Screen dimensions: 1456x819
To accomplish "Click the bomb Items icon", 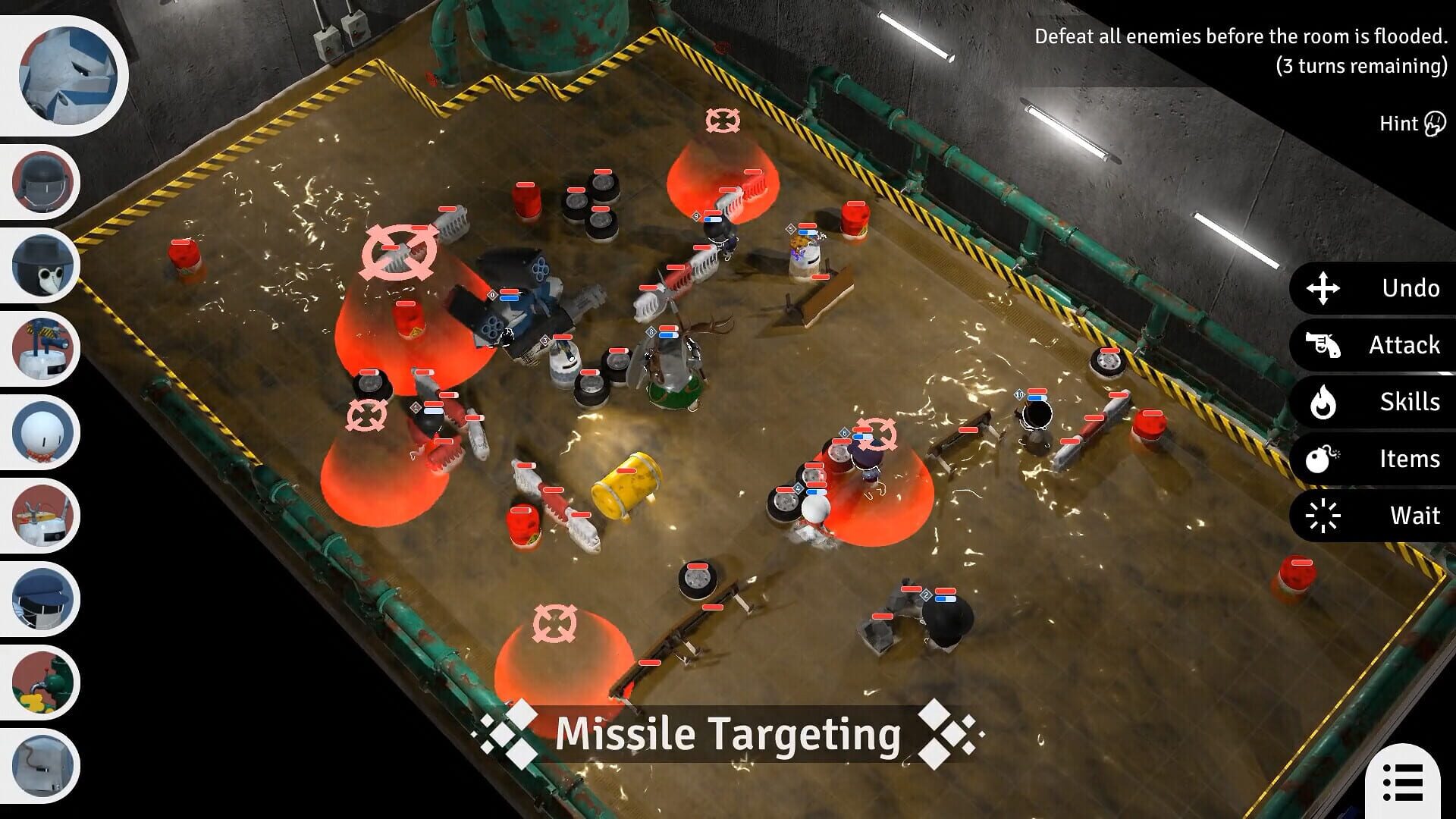I will pyautogui.click(x=1325, y=459).
